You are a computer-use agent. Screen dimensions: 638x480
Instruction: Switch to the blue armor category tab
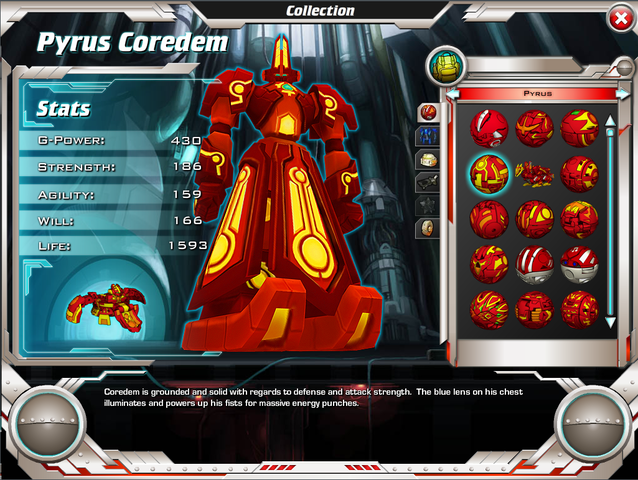[427, 135]
